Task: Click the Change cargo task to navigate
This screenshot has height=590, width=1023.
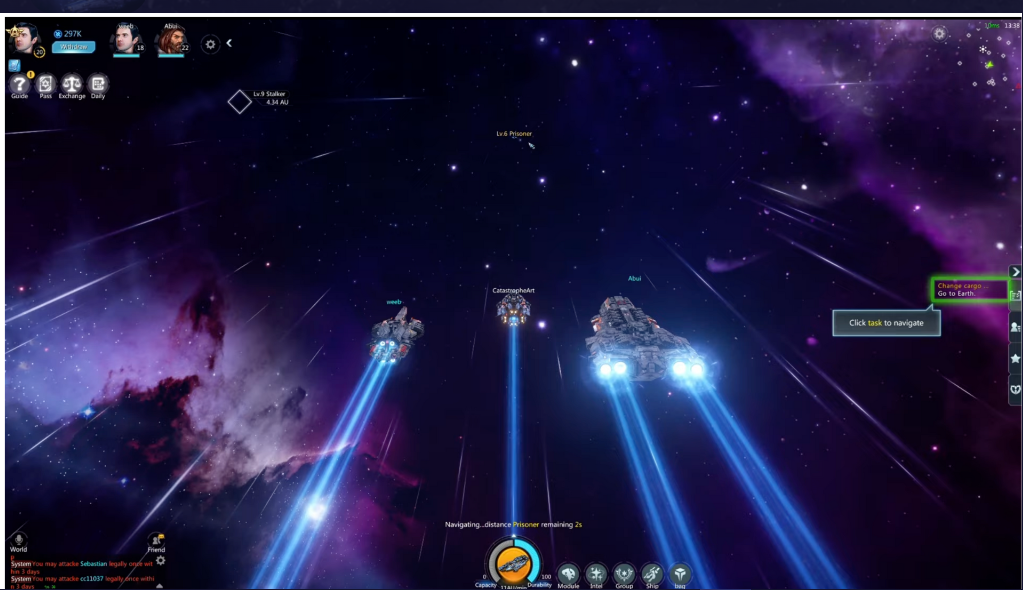Action: [968, 290]
